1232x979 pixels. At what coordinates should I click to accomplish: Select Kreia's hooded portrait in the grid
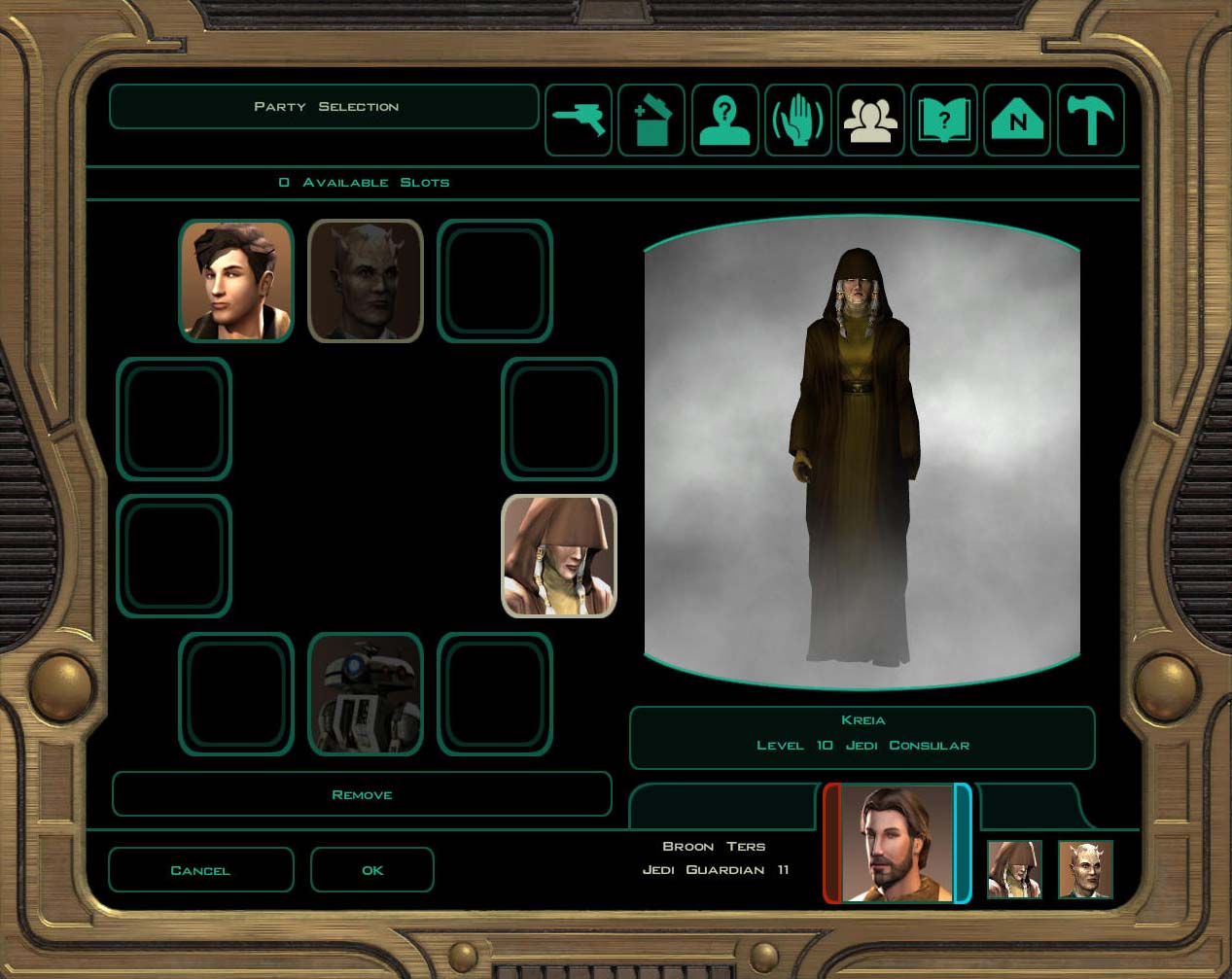point(559,556)
